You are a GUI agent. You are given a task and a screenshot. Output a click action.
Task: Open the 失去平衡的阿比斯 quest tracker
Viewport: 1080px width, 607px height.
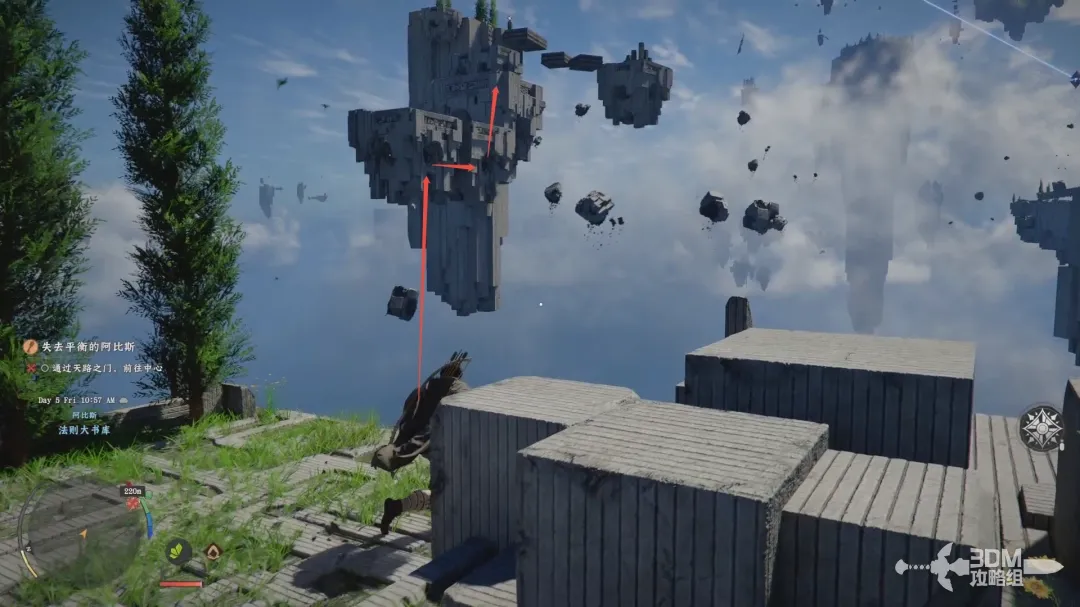click(97, 347)
